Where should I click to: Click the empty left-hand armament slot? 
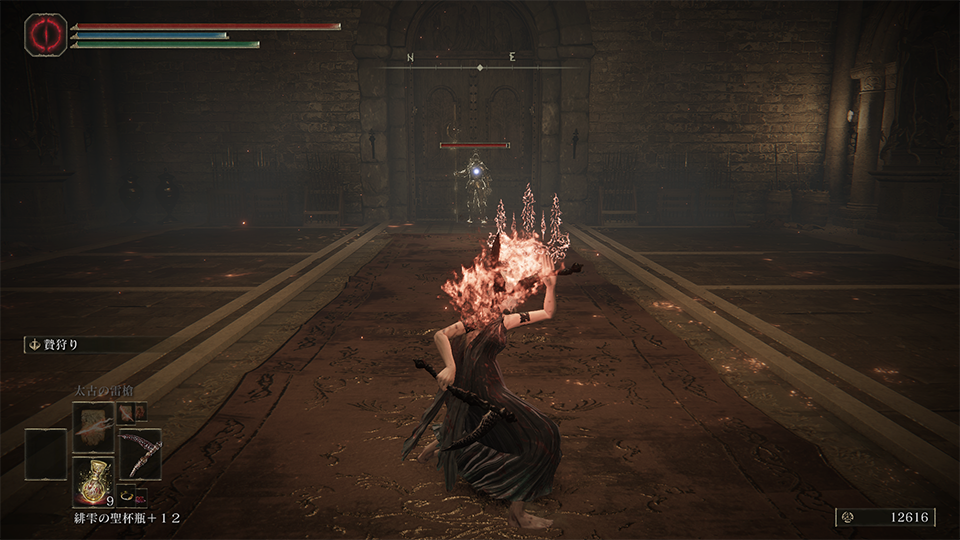[x=46, y=453]
